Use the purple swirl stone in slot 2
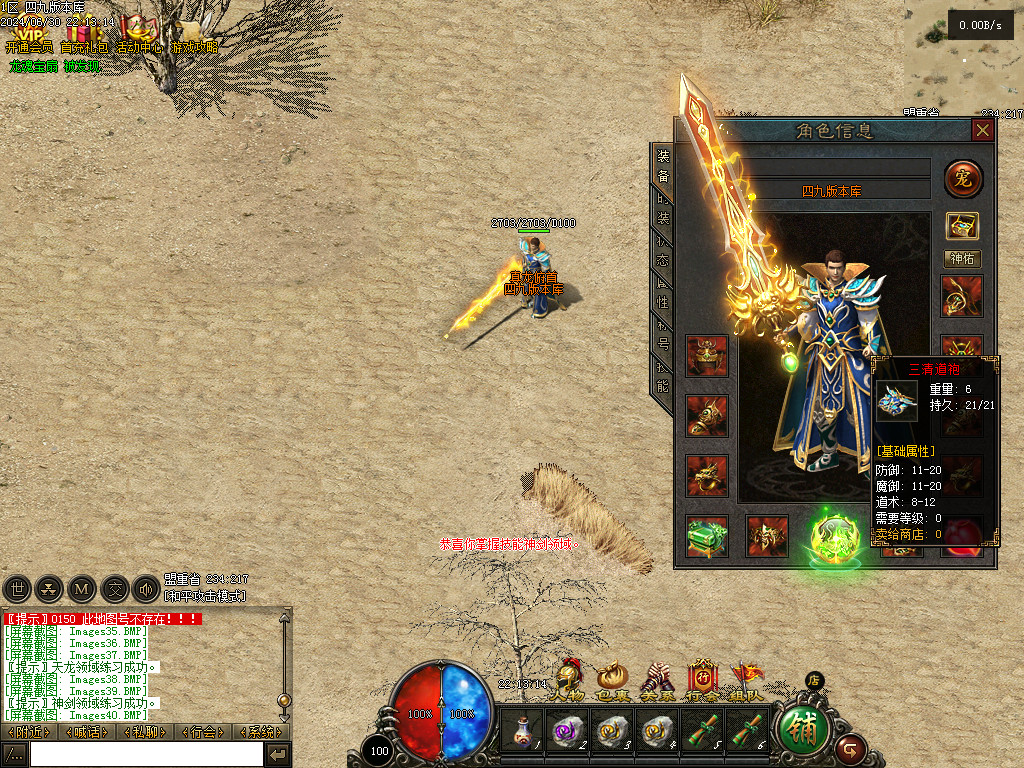 pyautogui.click(x=566, y=732)
